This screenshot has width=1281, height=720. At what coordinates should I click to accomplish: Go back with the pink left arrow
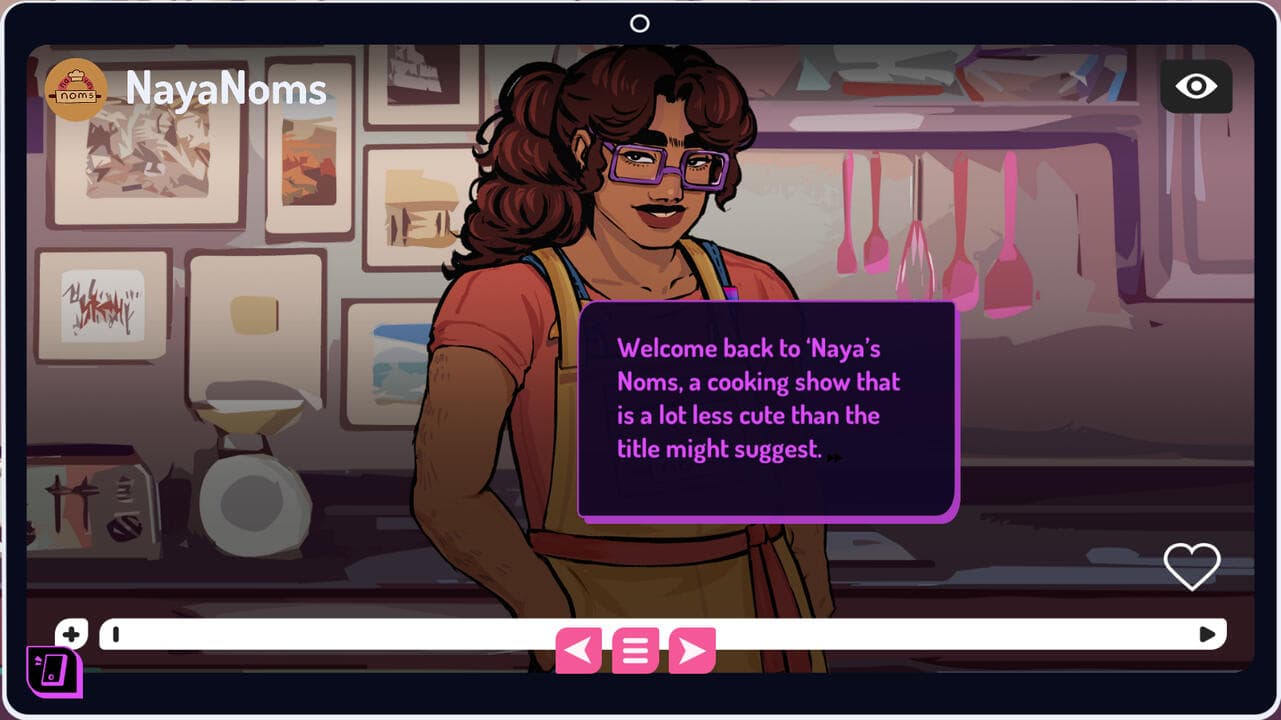point(578,651)
